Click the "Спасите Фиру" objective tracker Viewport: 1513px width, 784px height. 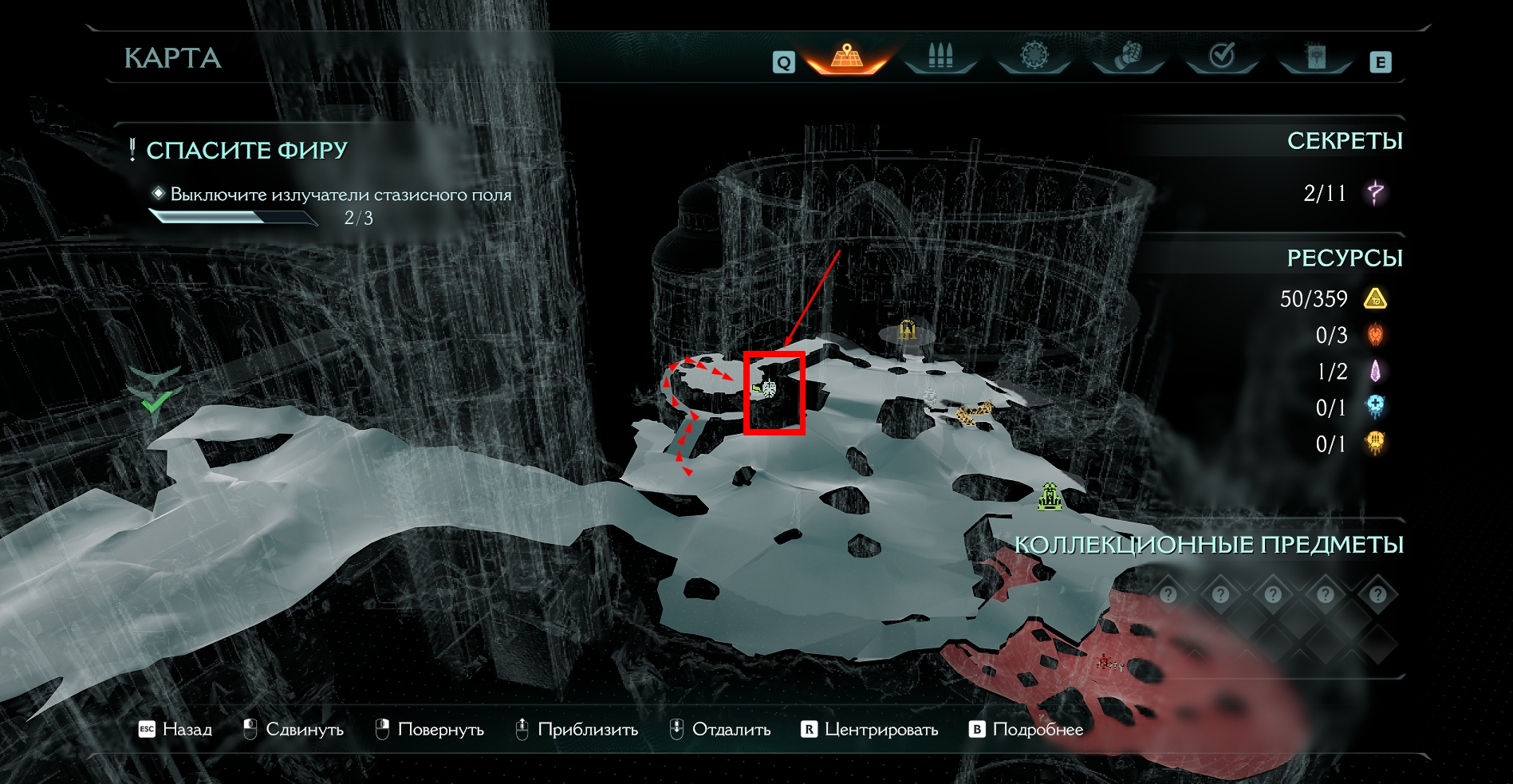247,150
